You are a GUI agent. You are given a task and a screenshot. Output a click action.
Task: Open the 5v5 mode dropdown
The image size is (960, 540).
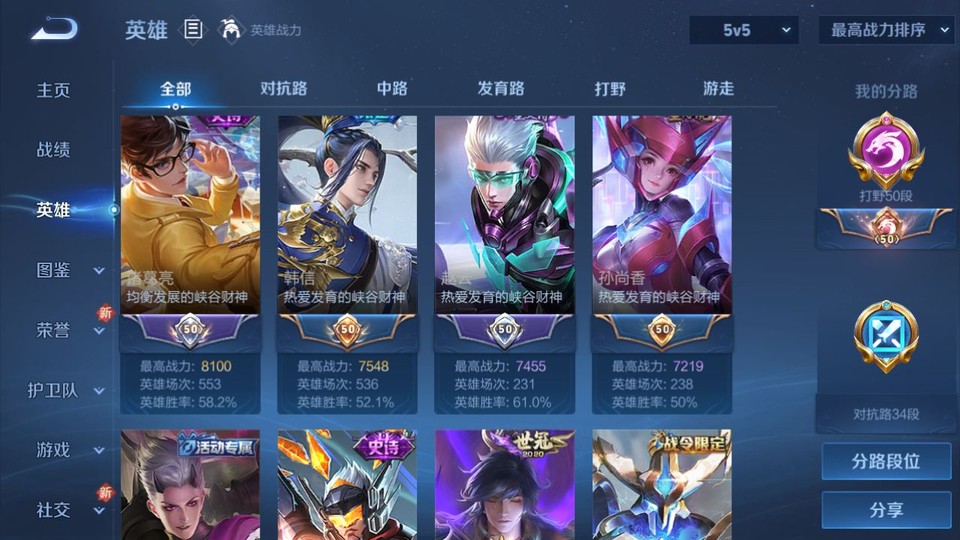[x=743, y=30]
